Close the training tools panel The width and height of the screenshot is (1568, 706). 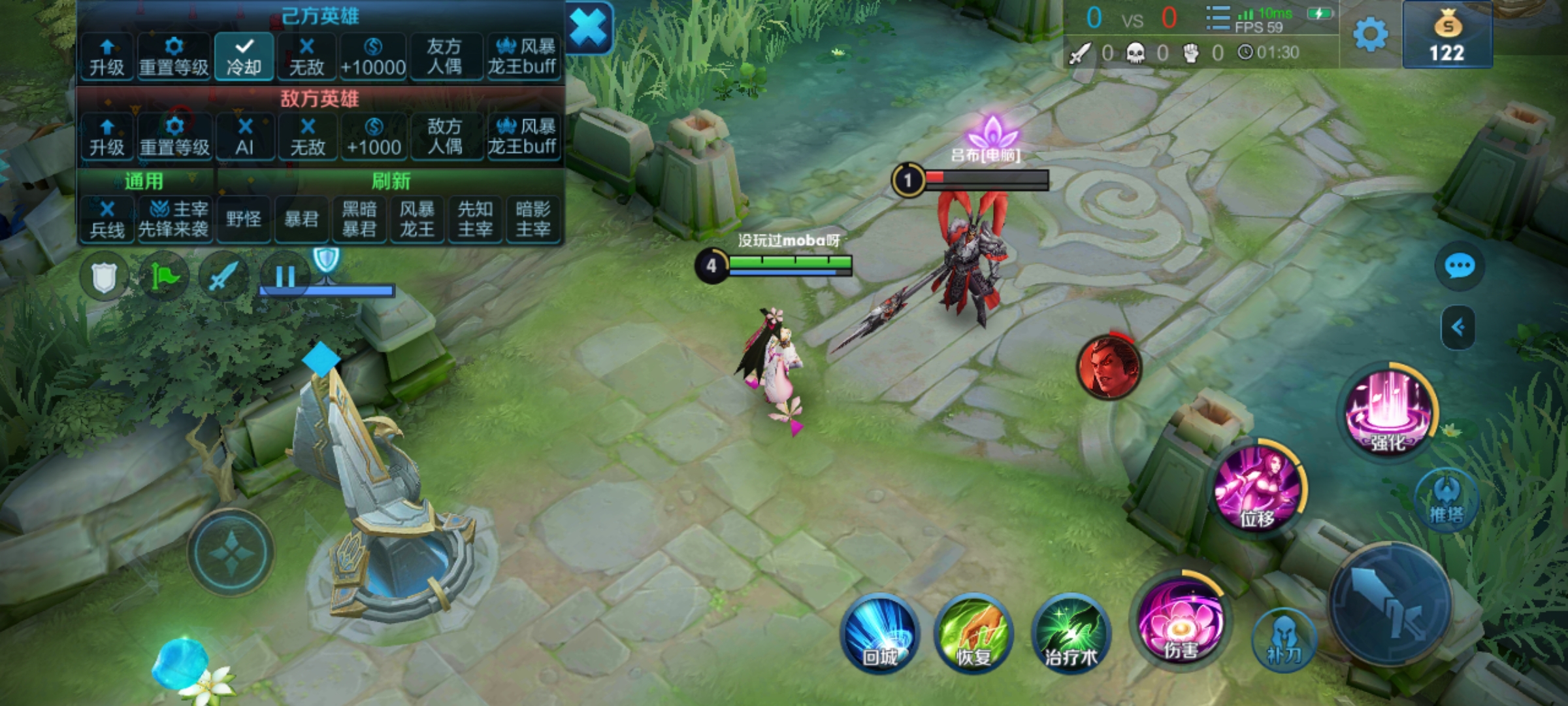pyautogui.click(x=589, y=27)
